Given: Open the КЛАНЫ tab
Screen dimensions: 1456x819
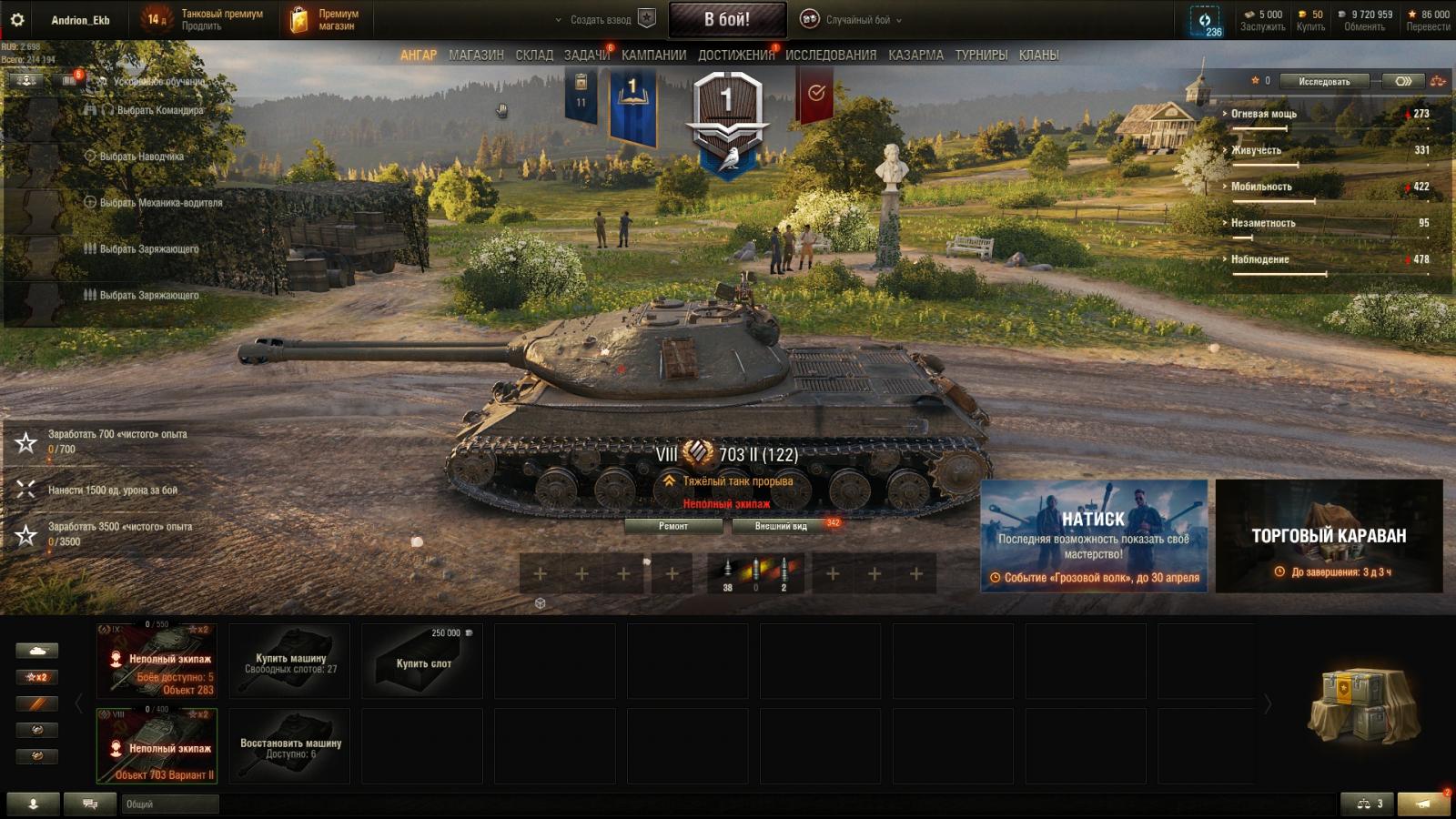Looking at the screenshot, I should [1038, 56].
